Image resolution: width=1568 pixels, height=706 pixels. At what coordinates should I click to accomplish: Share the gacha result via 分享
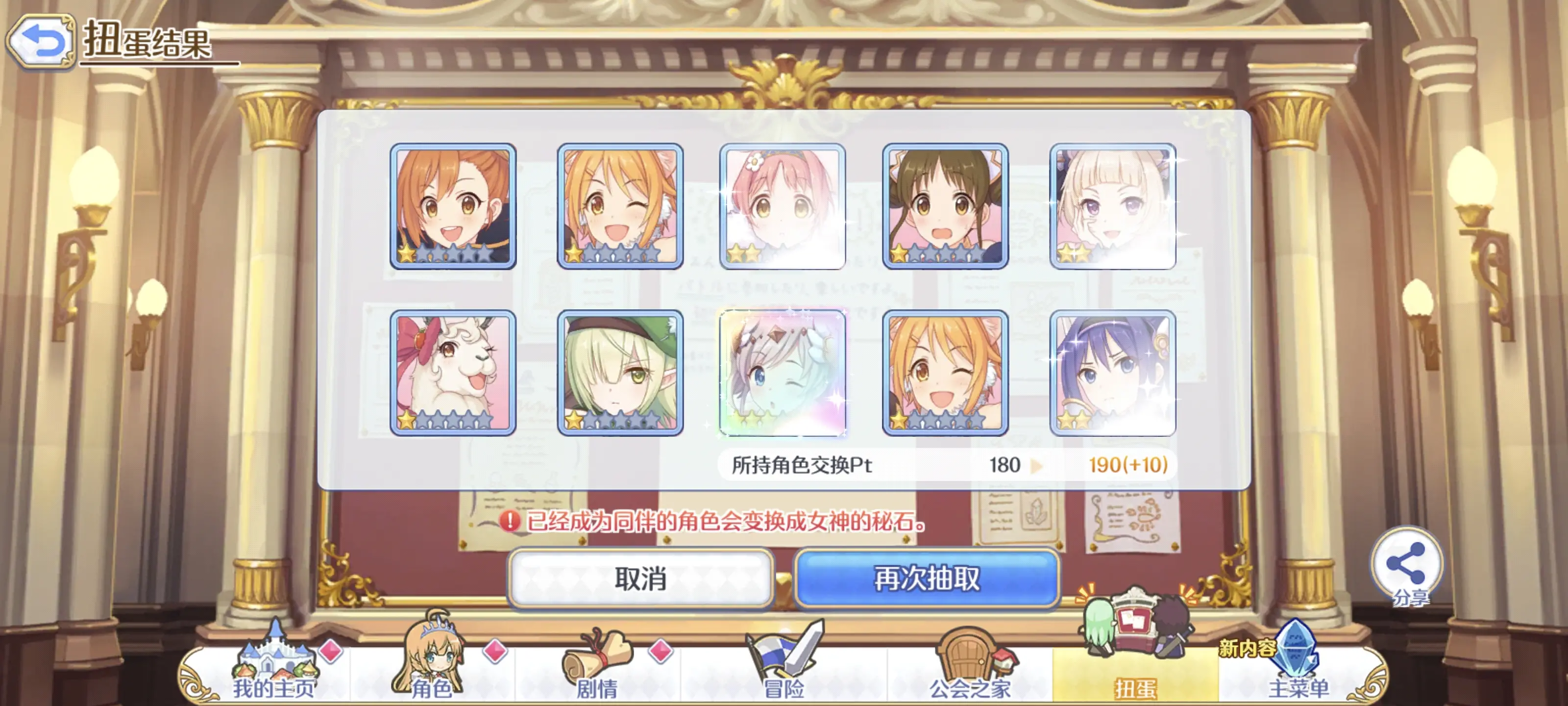(1406, 566)
